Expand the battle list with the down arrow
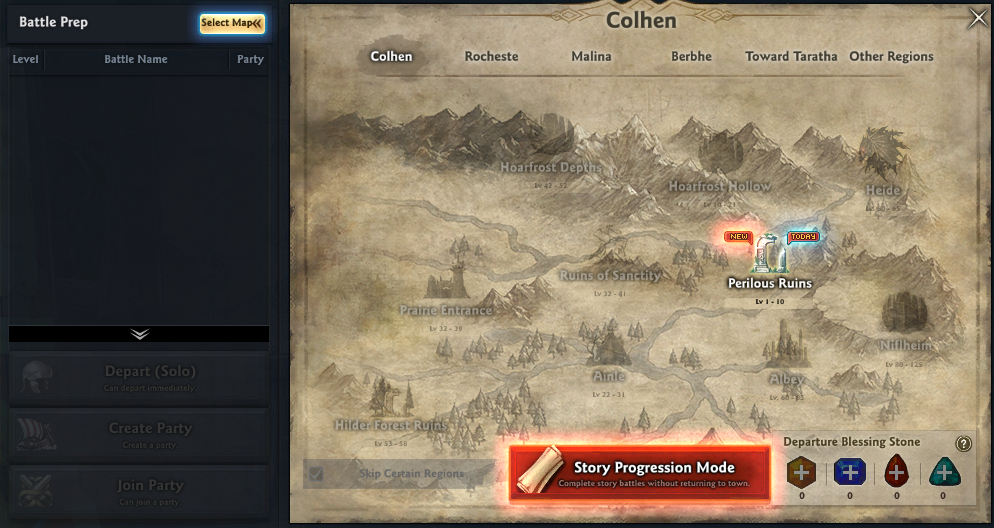 point(139,334)
